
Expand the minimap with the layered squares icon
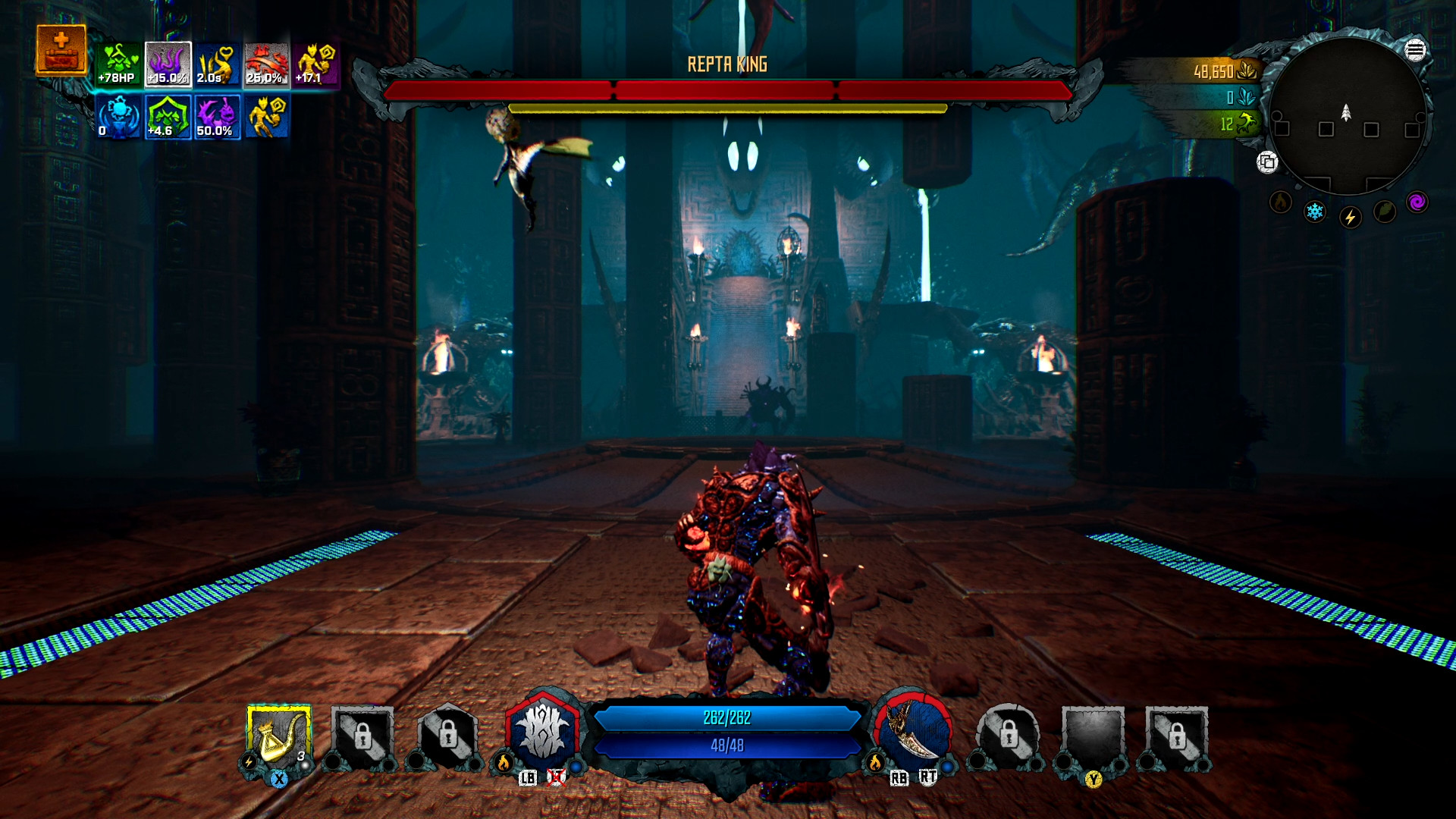(1268, 161)
